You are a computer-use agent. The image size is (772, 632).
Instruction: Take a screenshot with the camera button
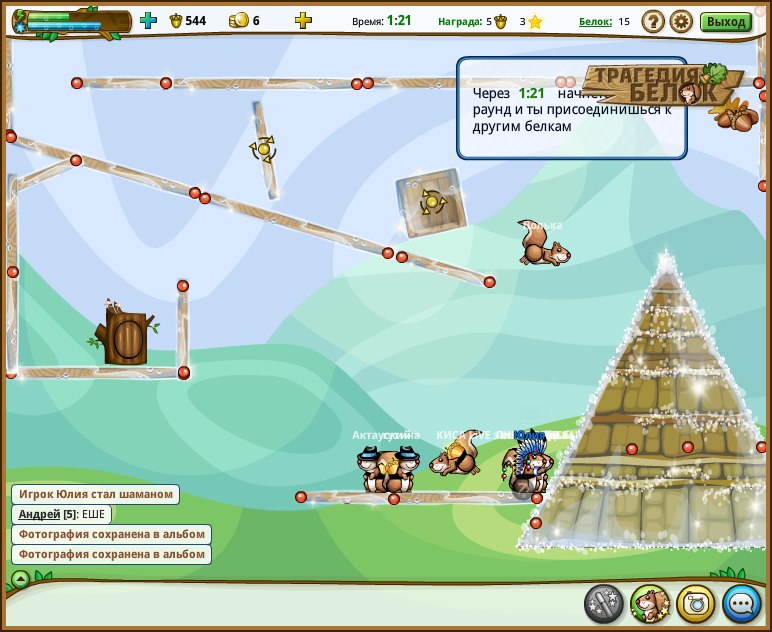696,604
